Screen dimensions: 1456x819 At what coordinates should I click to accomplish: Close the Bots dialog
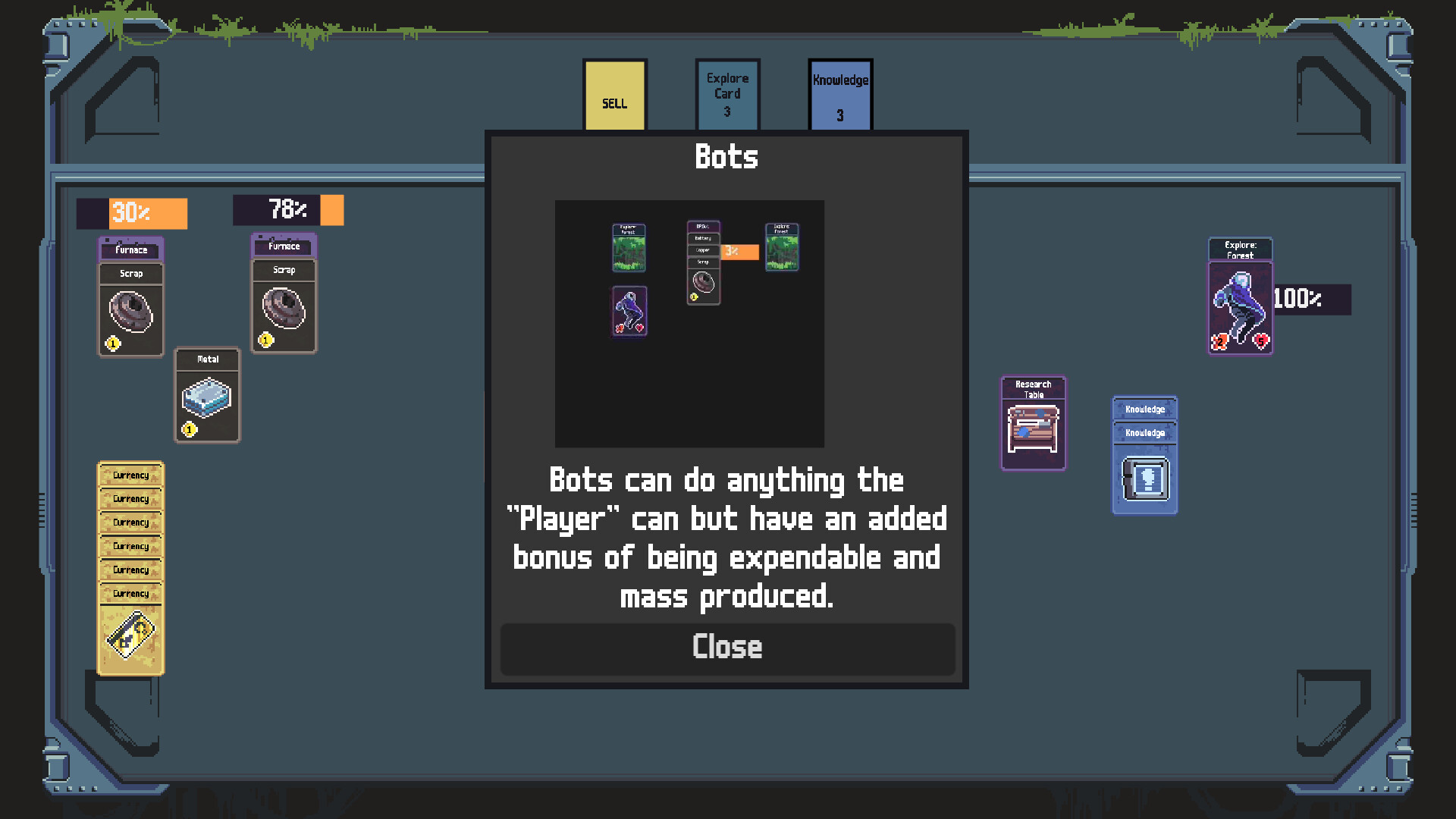coord(726,648)
